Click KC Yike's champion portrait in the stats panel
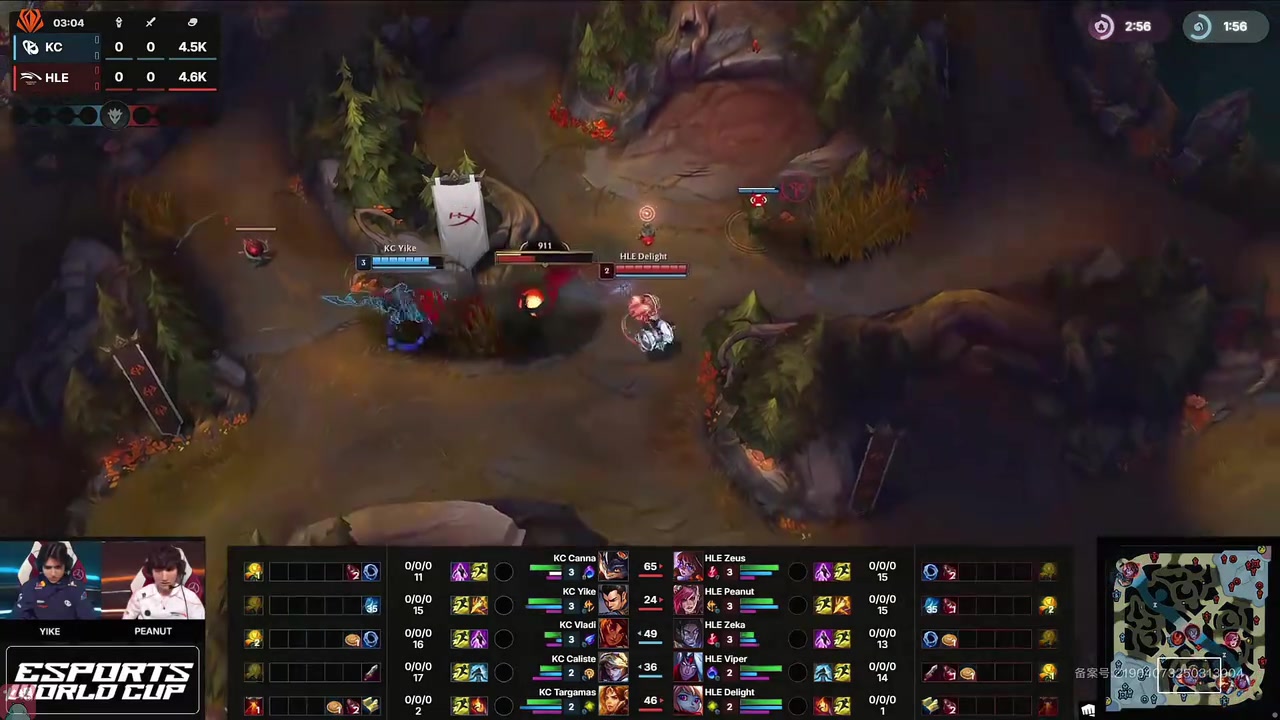This screenshot has height=720, width=1280. pos(612,601)
